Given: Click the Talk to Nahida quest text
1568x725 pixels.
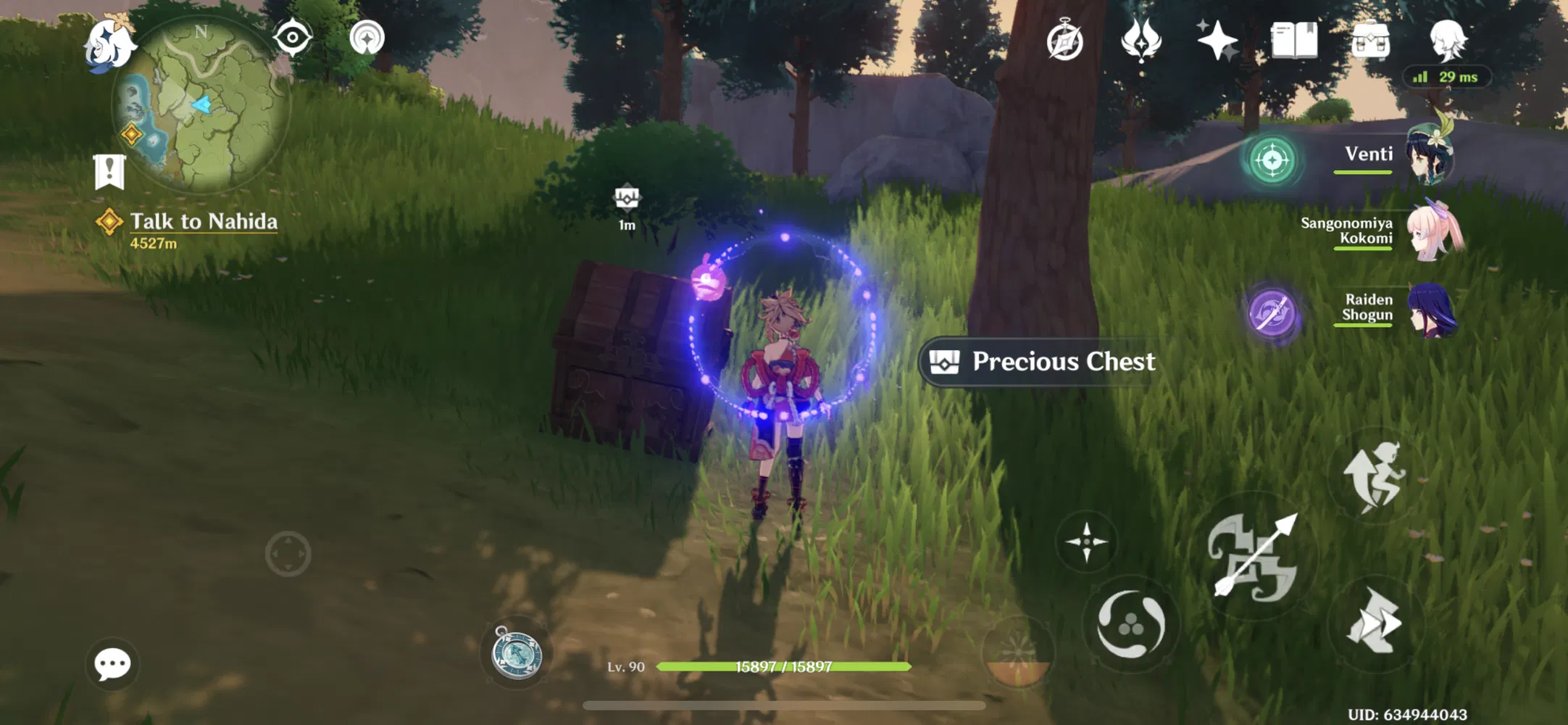Looking at the screenshot, I should [x=203, y=221].
